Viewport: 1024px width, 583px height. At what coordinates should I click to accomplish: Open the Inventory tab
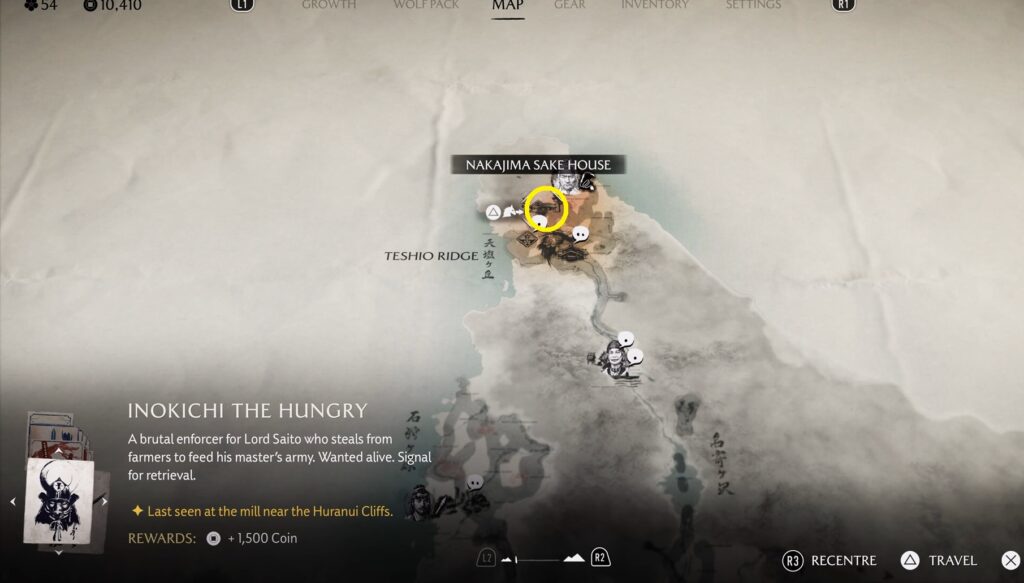[655, 5]
